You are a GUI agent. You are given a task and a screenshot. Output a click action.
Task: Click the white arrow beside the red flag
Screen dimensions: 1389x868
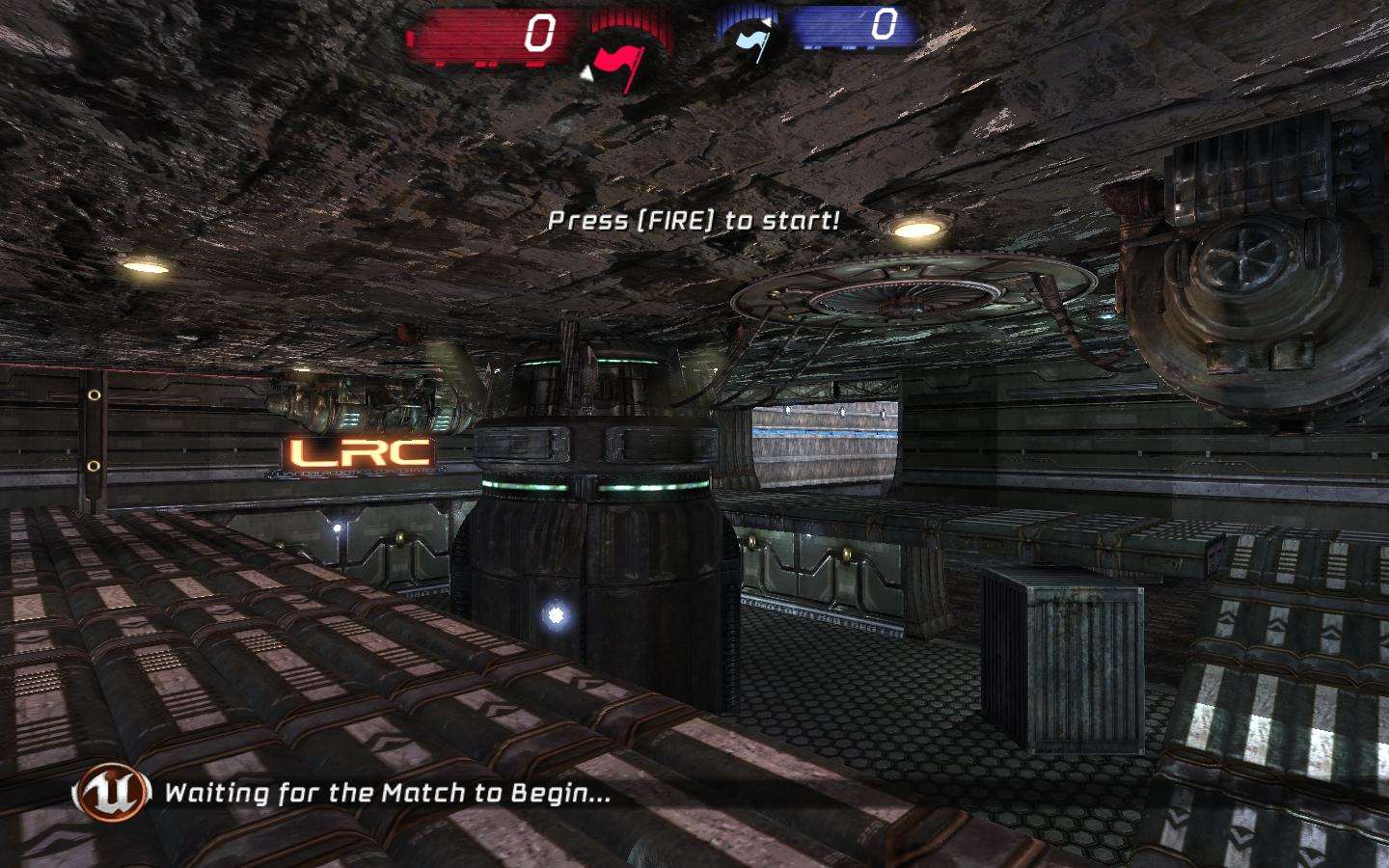click(x=587, y=72)
